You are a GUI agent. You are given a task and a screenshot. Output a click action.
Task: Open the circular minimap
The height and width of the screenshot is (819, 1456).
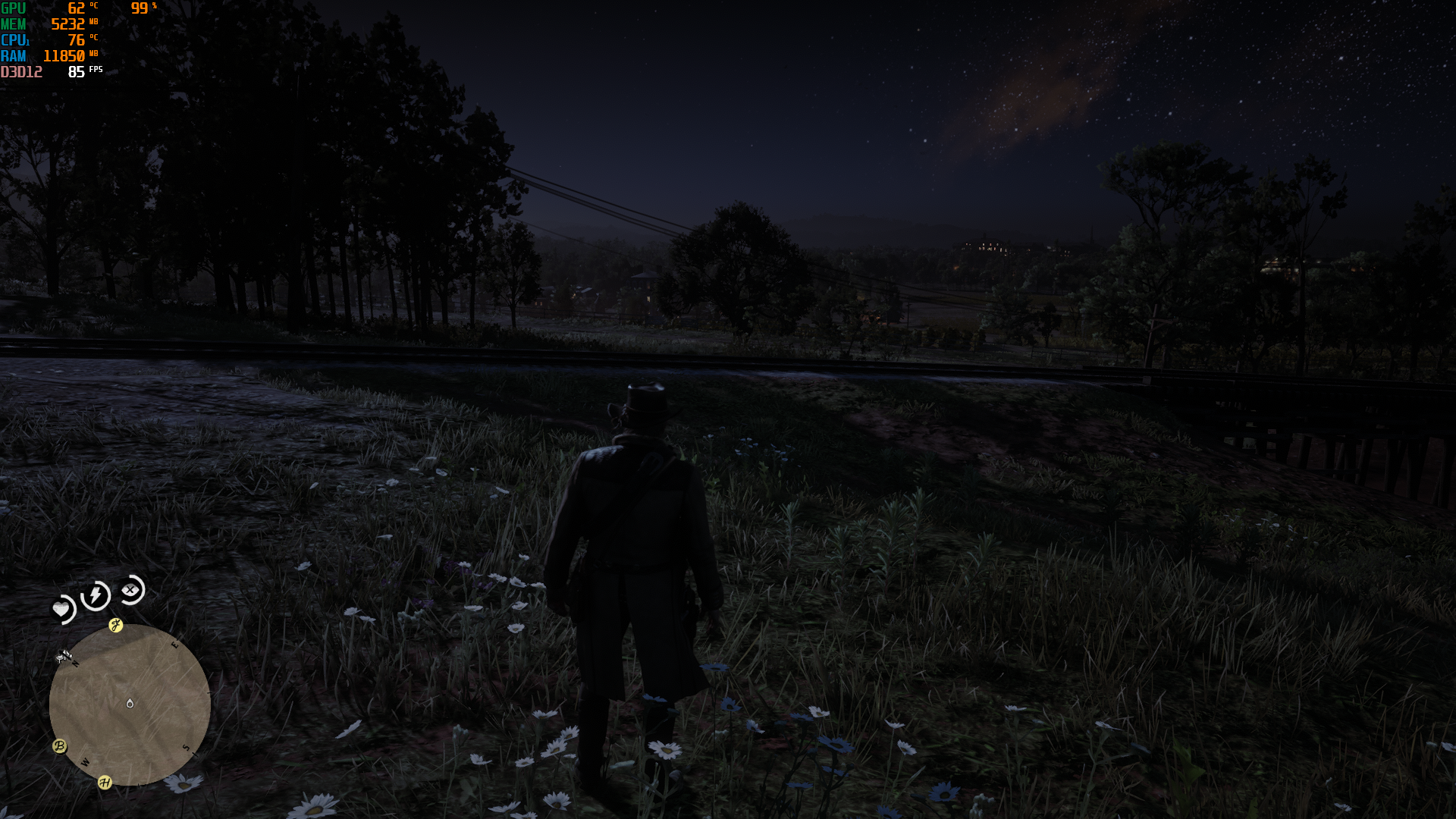pos(130,705)
